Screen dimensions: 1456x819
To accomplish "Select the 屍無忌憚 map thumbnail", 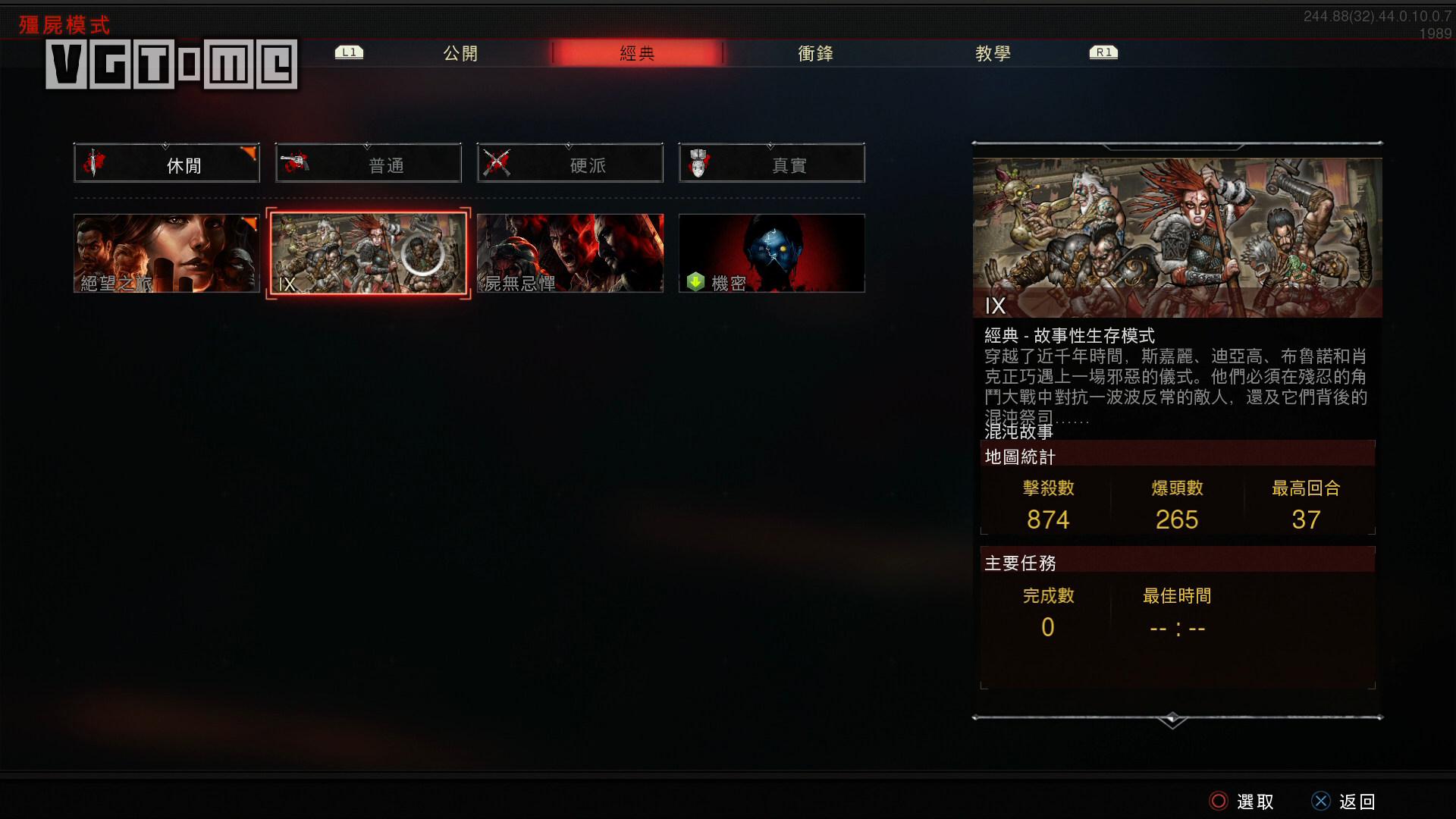I will click(x=570, y=253).
